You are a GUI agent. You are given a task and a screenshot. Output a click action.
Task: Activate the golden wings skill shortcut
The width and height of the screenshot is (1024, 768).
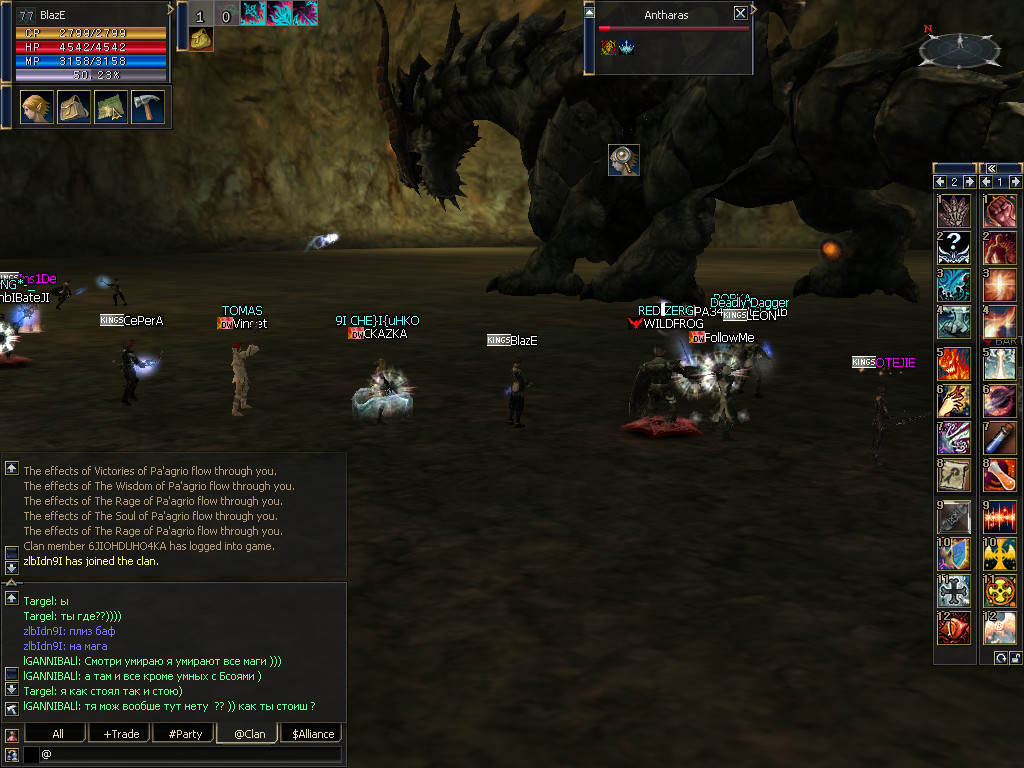[1000, 552]
